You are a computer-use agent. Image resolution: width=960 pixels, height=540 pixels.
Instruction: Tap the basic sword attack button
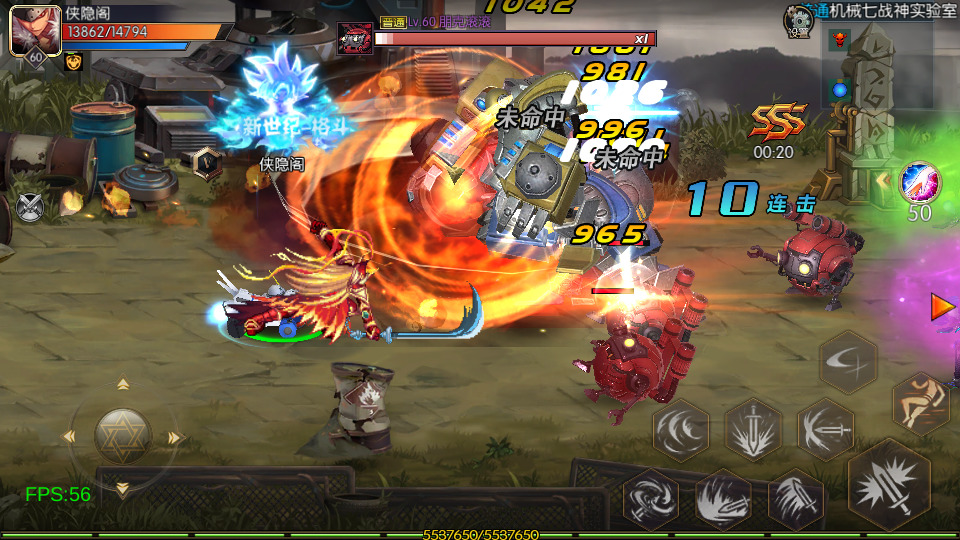point(888,485)
